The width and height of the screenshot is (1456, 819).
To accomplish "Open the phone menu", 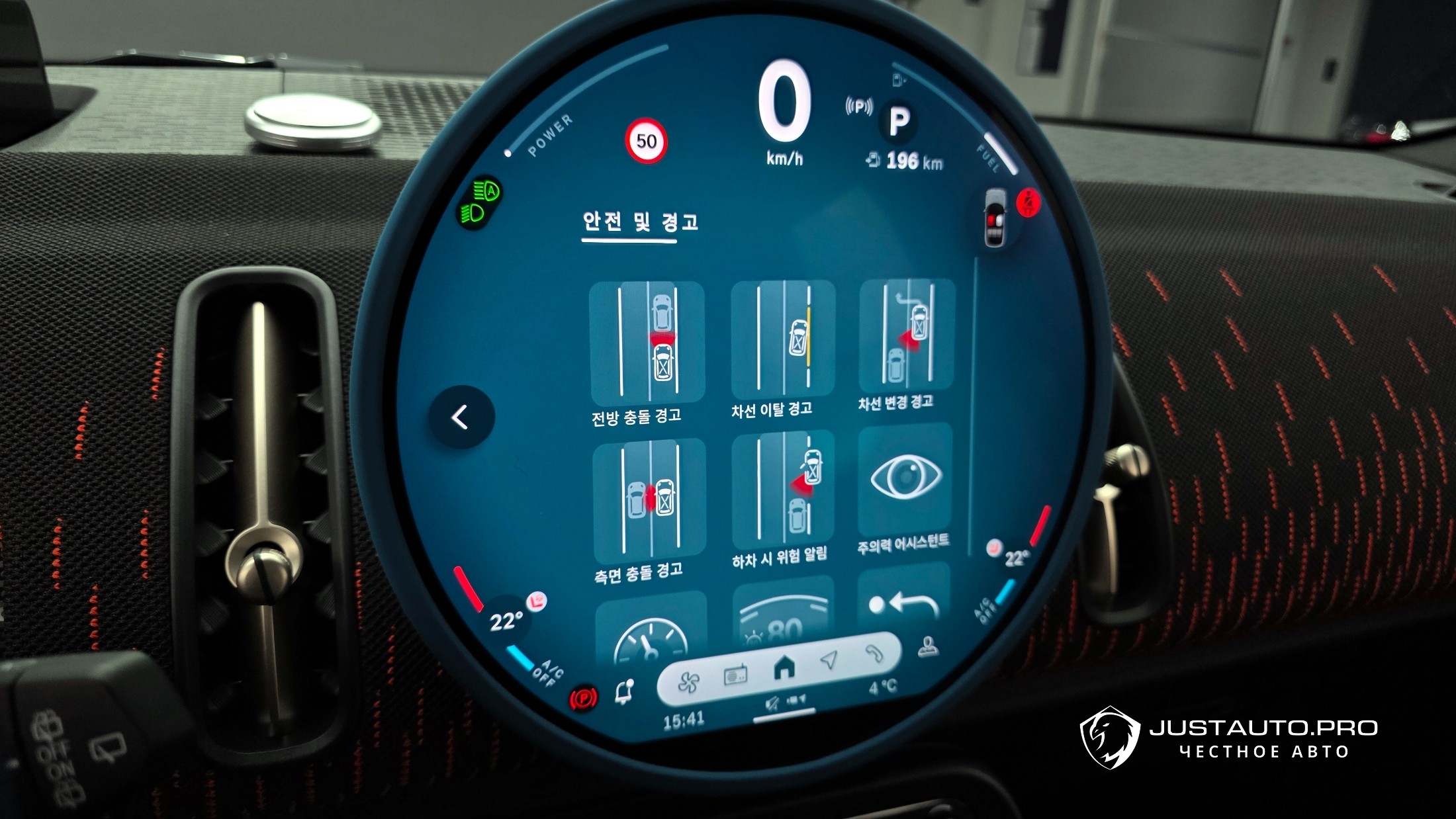I will coord(874,654).
